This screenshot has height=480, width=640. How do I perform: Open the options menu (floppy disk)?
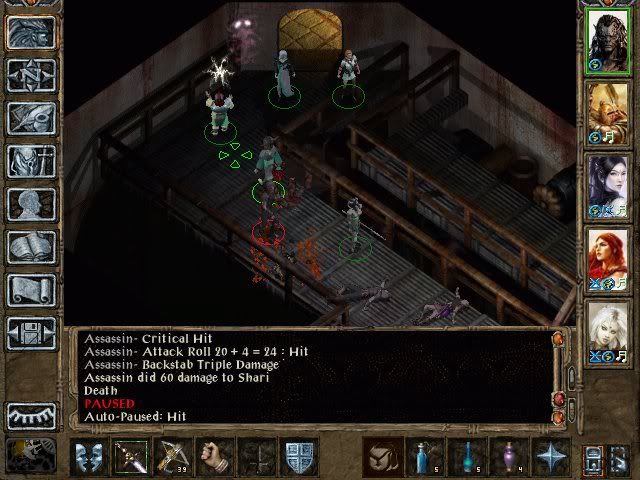pyautogui.click(x=31, y=332)
